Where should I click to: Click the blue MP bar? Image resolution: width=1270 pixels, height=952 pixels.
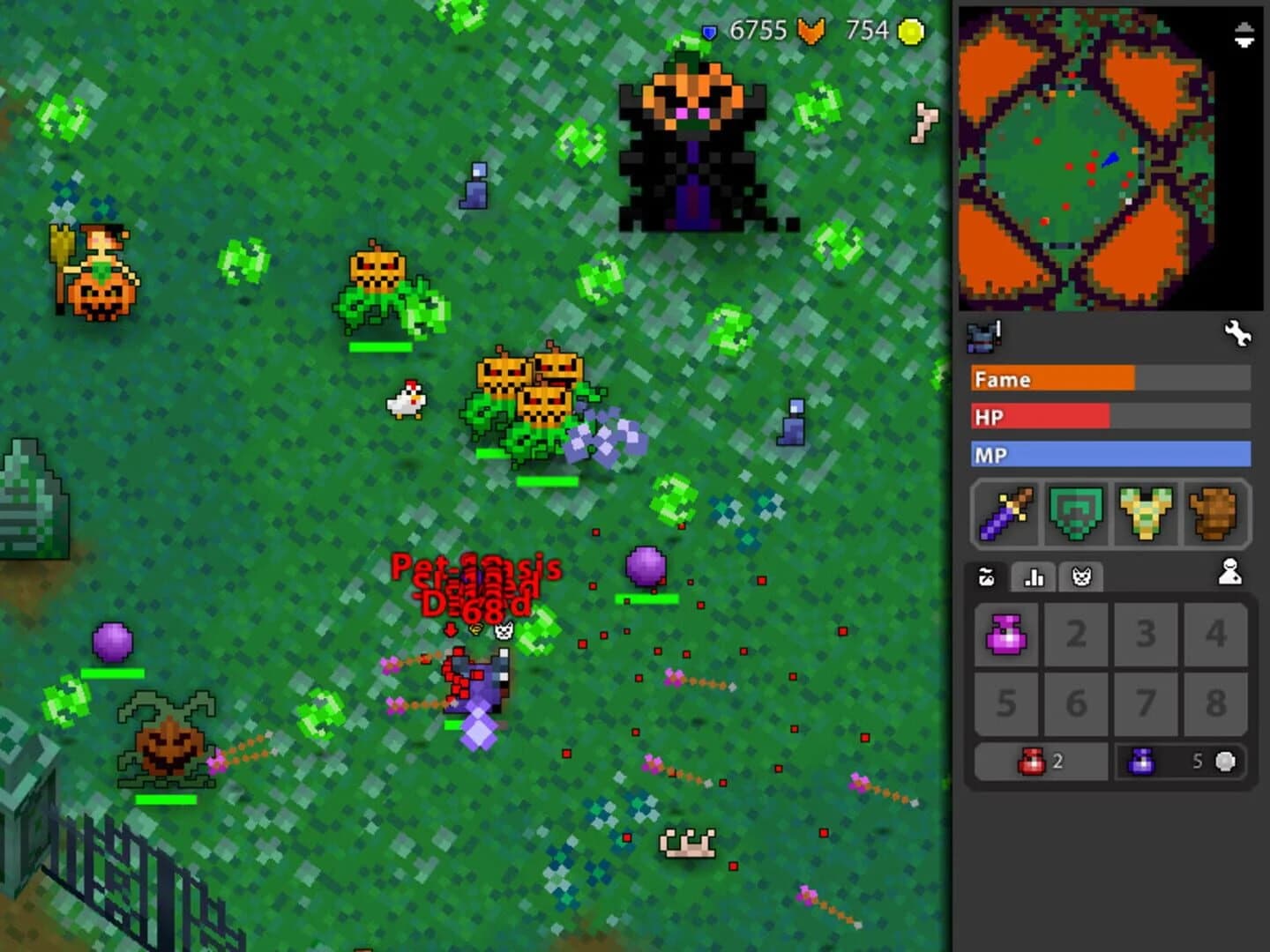coord(1109,454)
